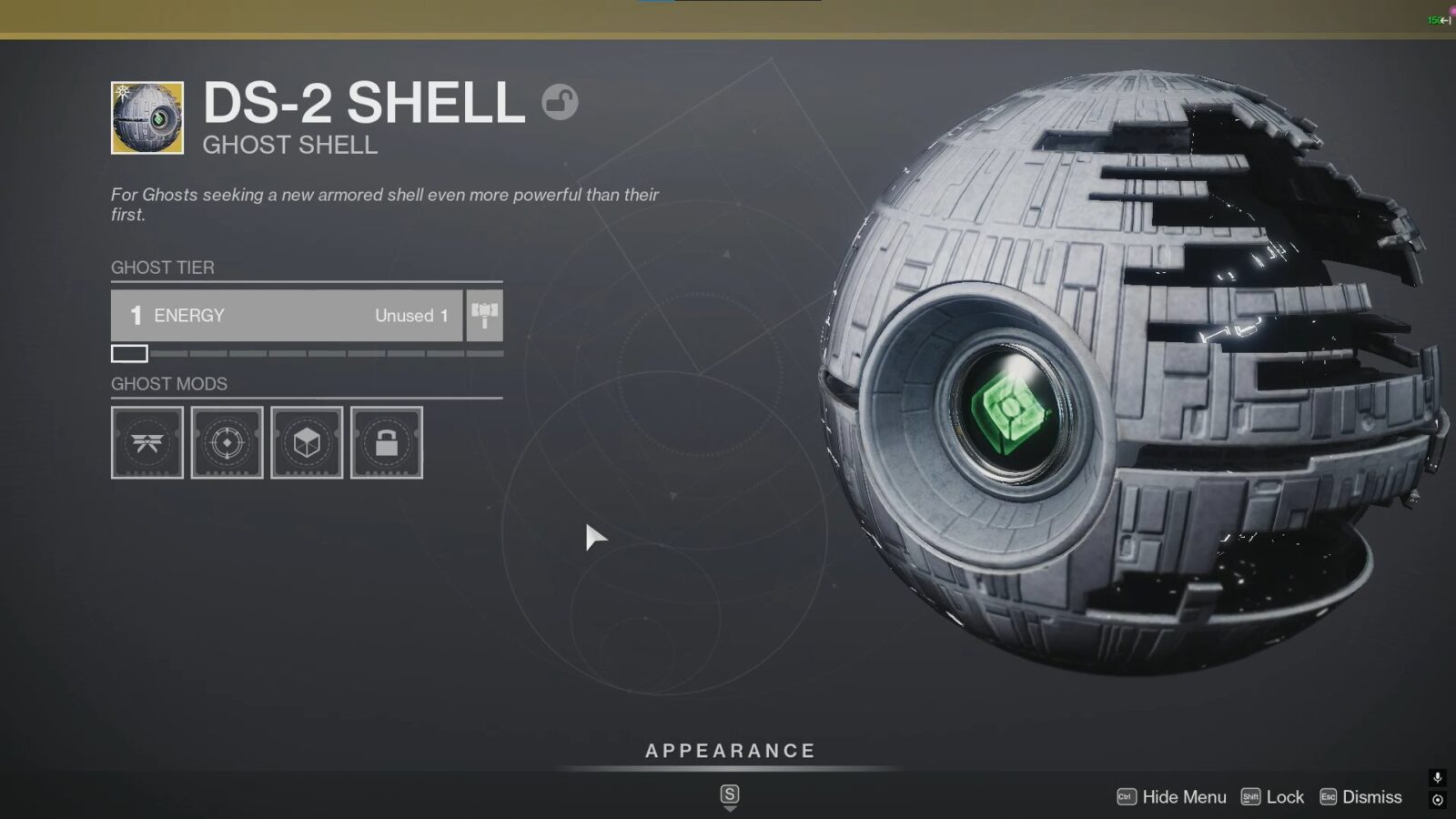Click the first filled energy meter segment
This screenshot has width=1456, height=819.
[127, 353]
